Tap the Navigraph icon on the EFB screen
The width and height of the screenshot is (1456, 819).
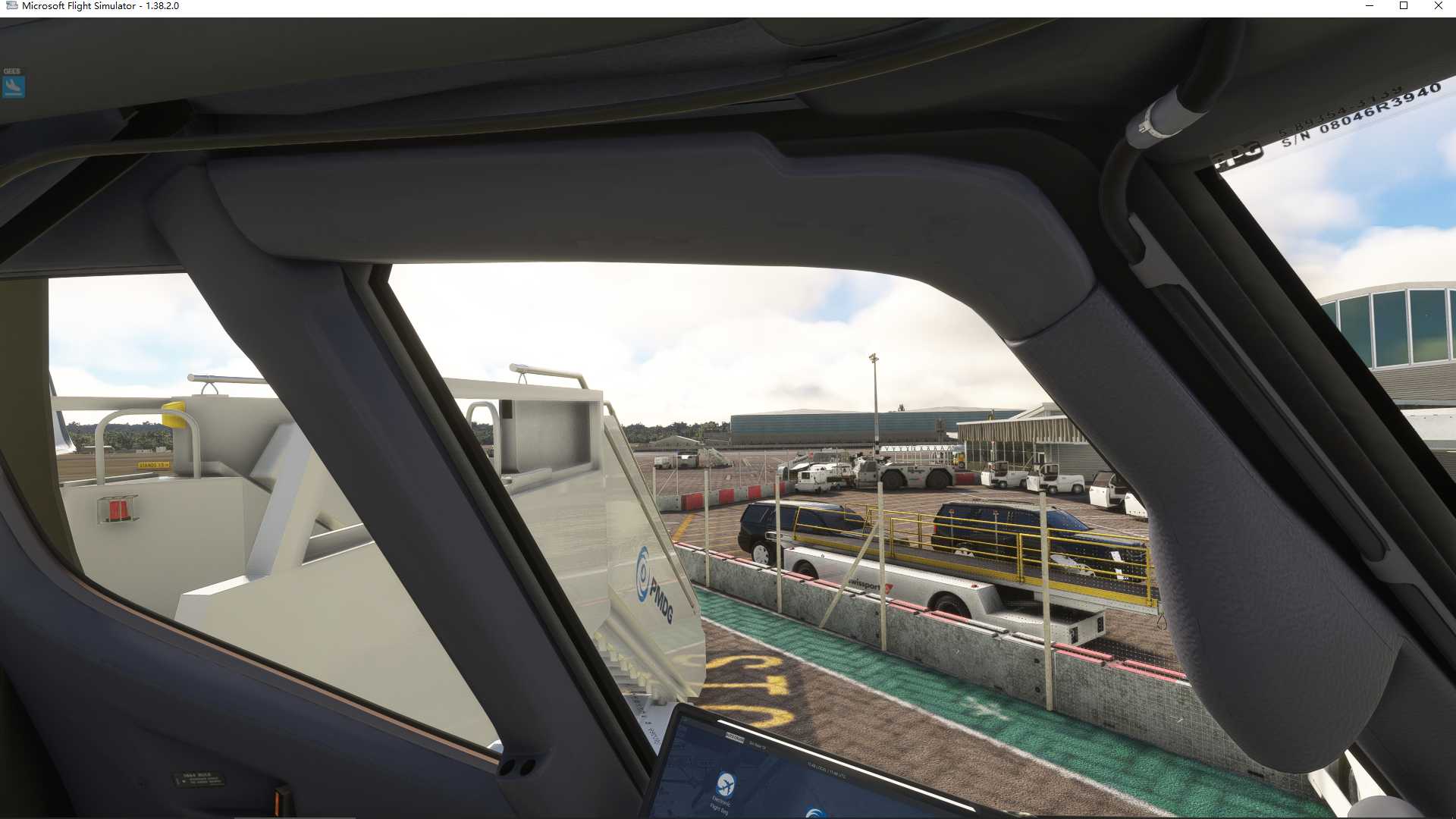click(x=814, y=813)
